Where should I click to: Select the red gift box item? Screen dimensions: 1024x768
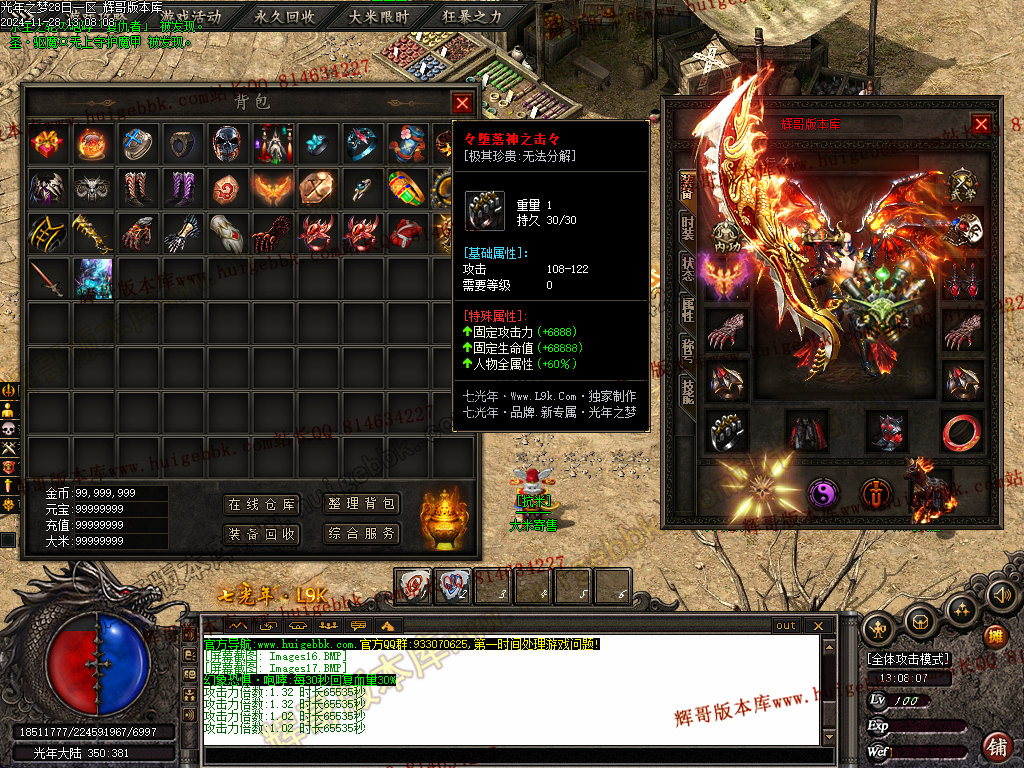click(46, 144)
